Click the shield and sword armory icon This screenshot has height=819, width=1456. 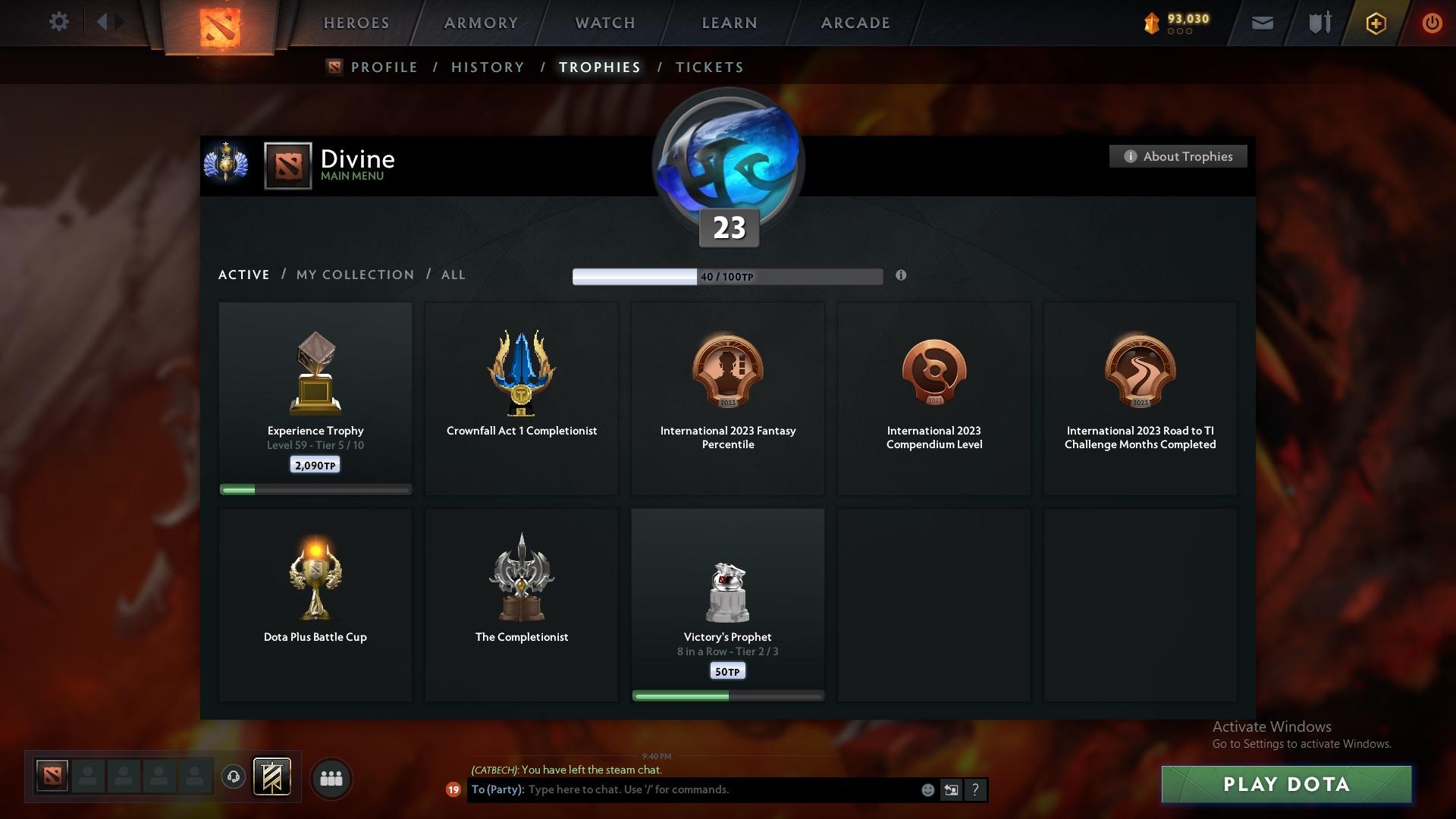[1318, 22]
